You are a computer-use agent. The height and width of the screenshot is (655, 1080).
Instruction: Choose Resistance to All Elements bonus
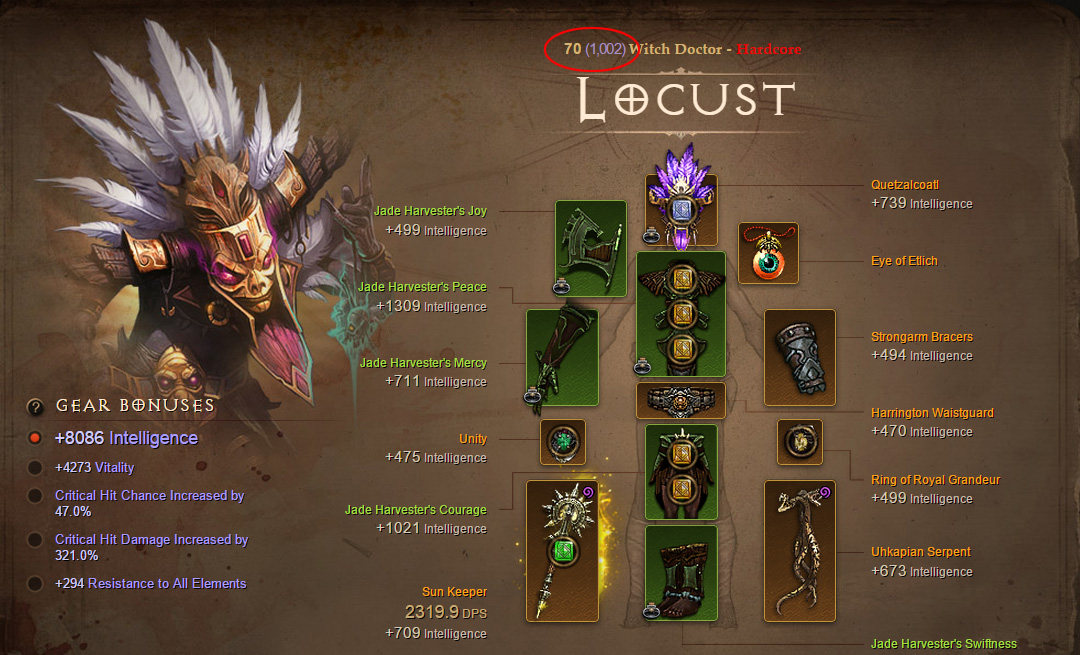(35, 583)
